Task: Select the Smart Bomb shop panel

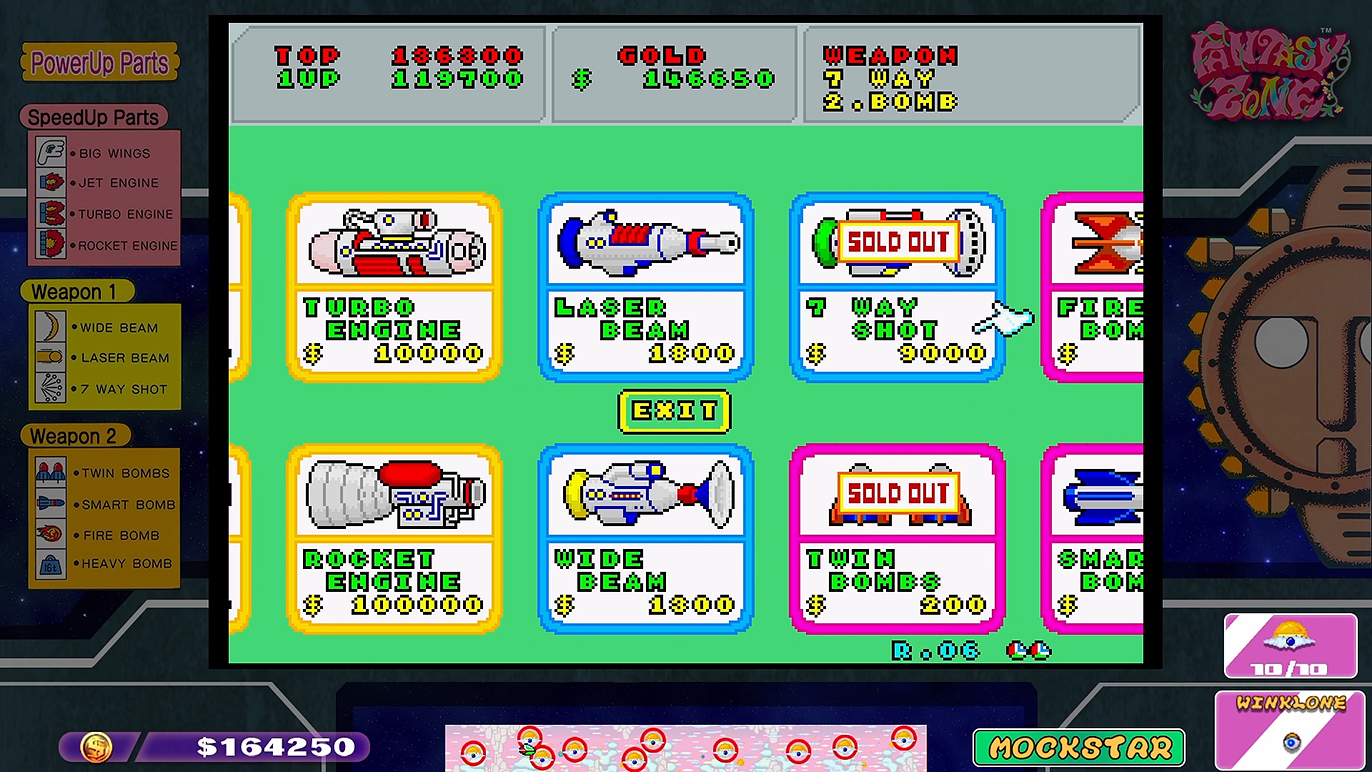Action: (1100, 540)
